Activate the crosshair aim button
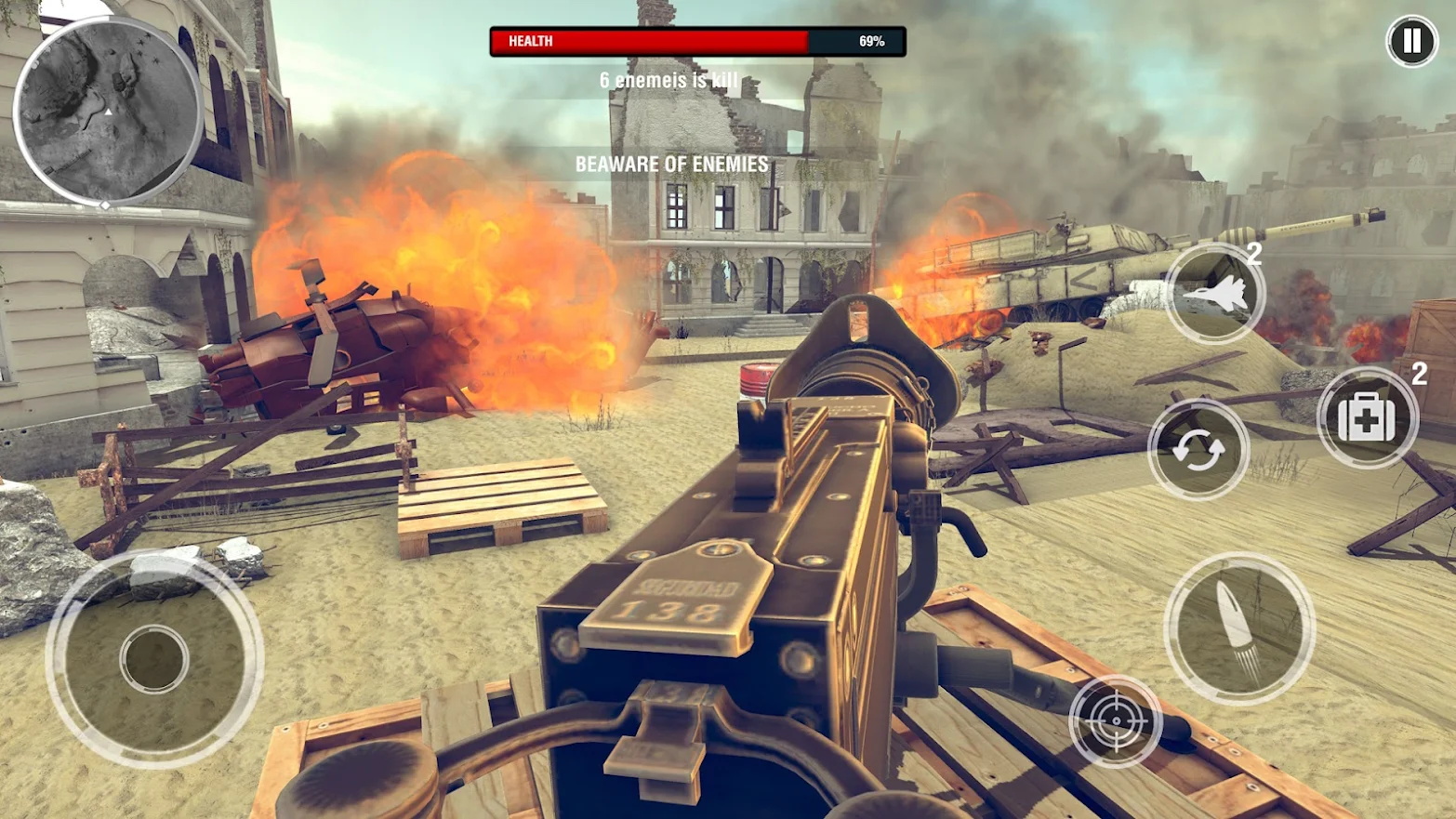 click(x=1115, y=720)
